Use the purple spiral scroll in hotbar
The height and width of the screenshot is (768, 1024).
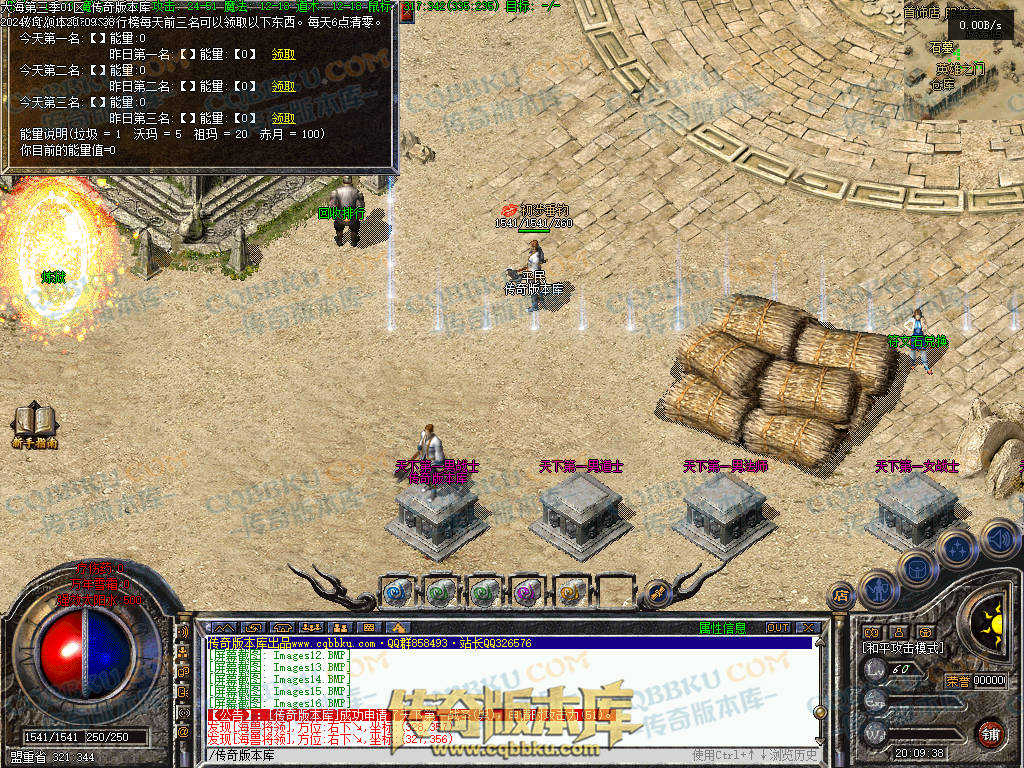(526, 592)
